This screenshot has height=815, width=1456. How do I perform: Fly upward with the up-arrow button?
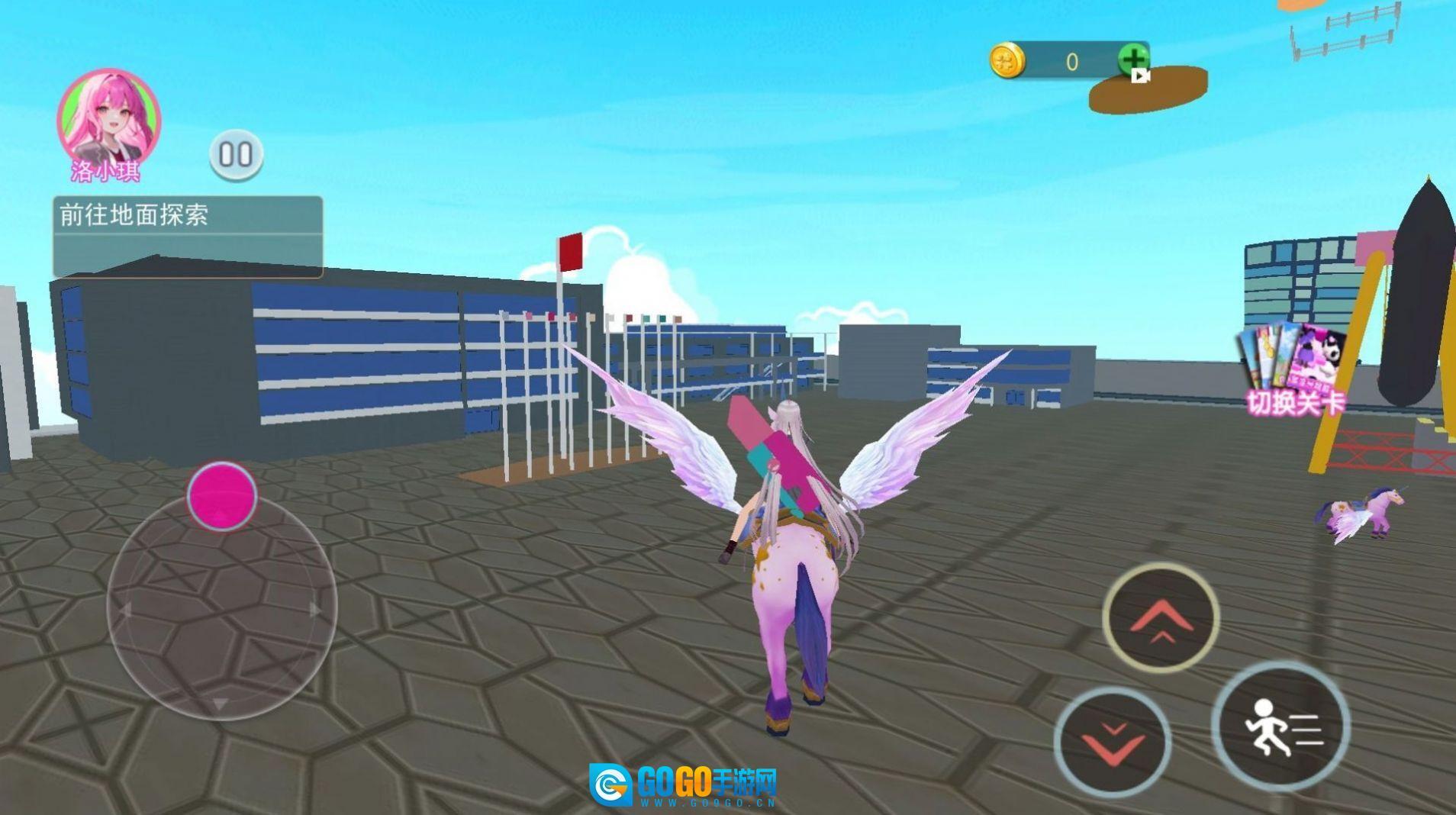point(1160,618)
